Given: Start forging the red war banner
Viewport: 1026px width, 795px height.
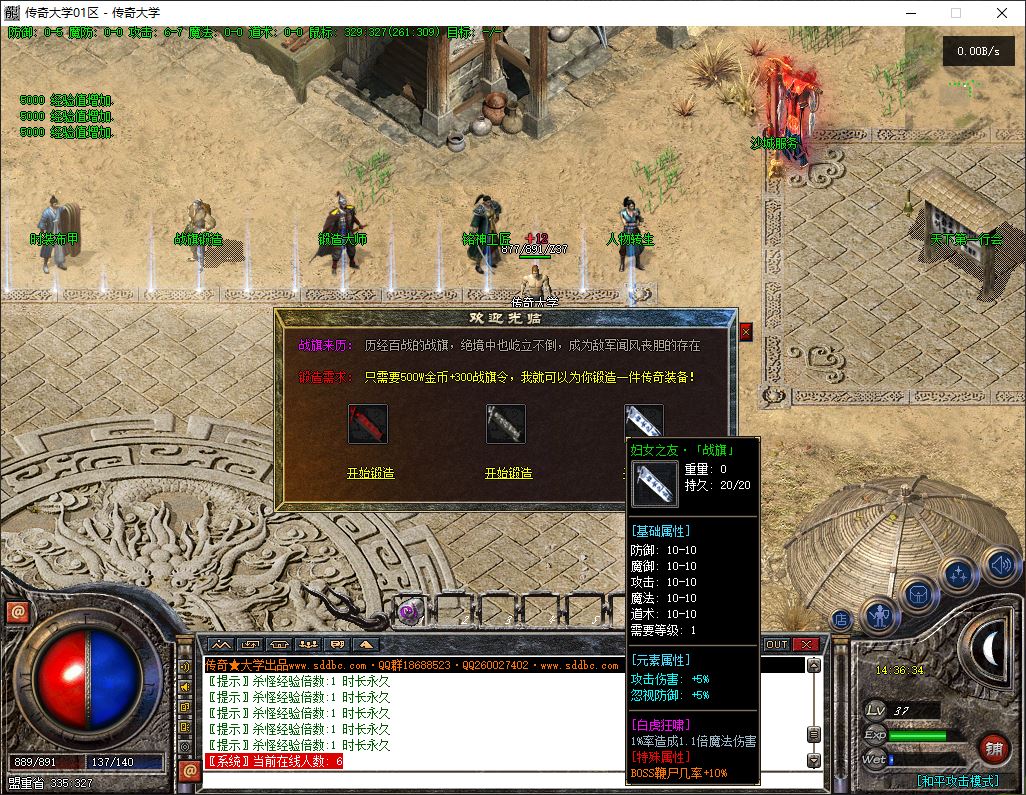Looking at the screenshot, I should (x=370, y=473).
